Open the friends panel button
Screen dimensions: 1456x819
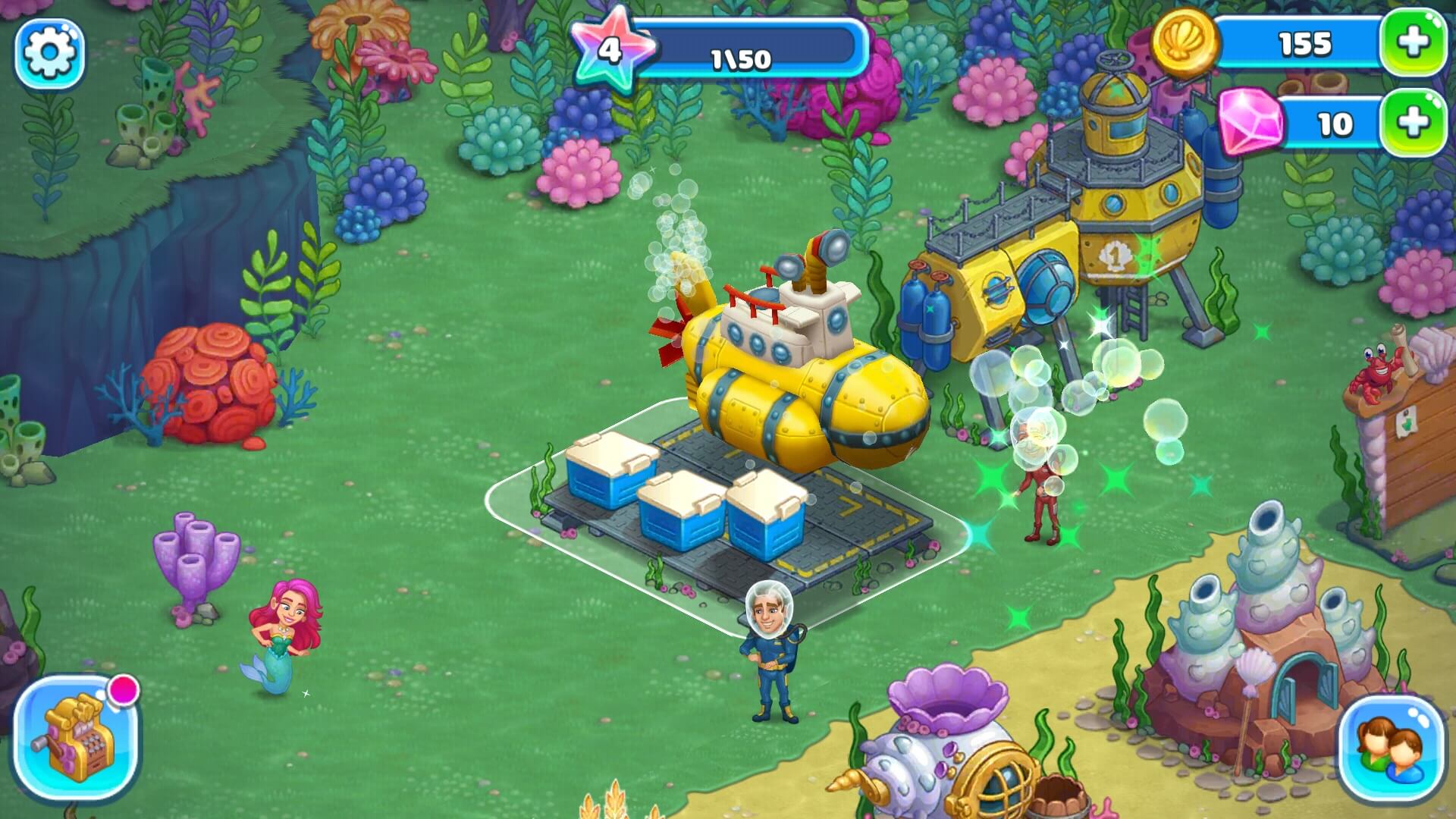(1392, 745)
